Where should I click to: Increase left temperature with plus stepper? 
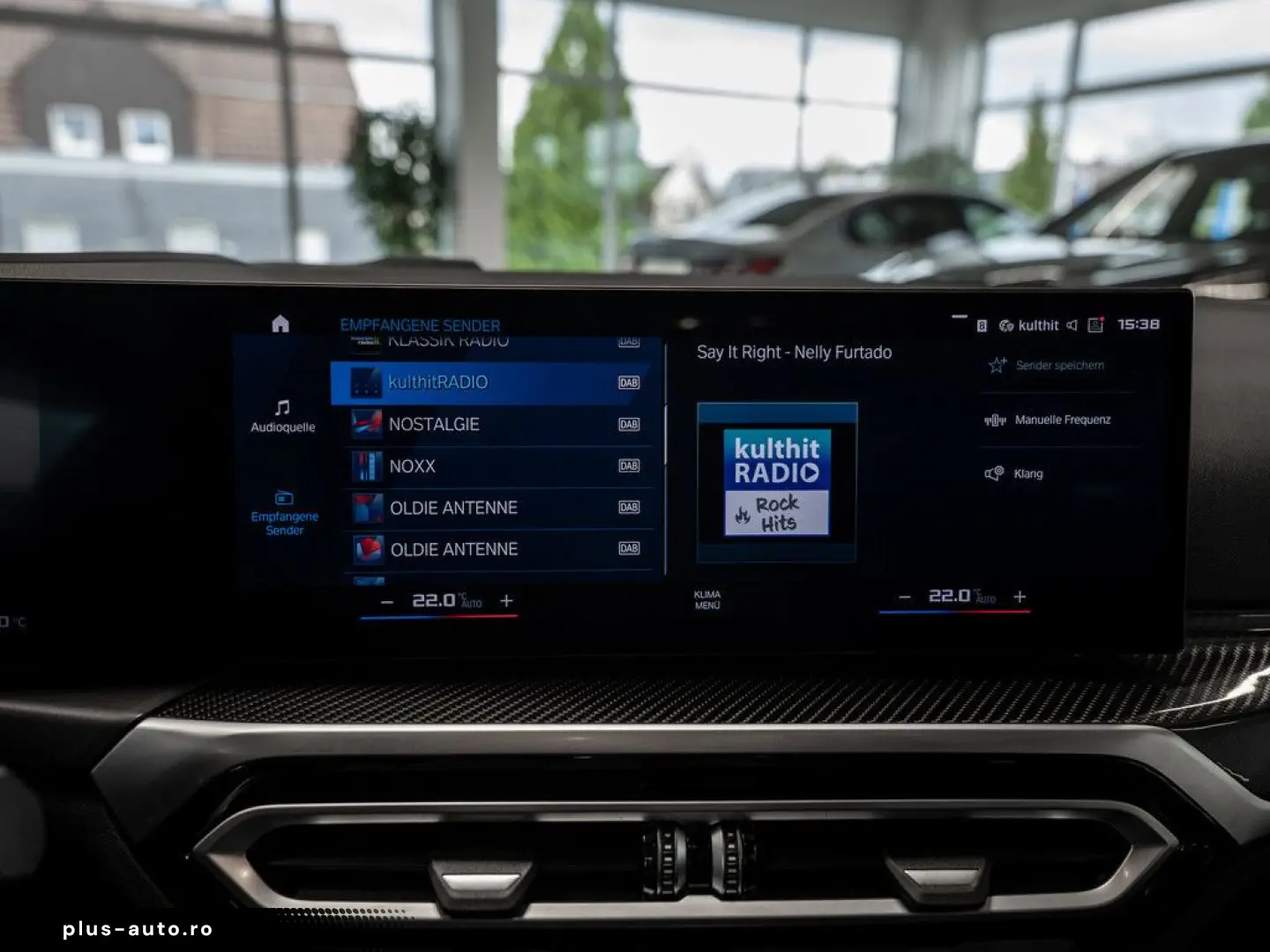506,600
